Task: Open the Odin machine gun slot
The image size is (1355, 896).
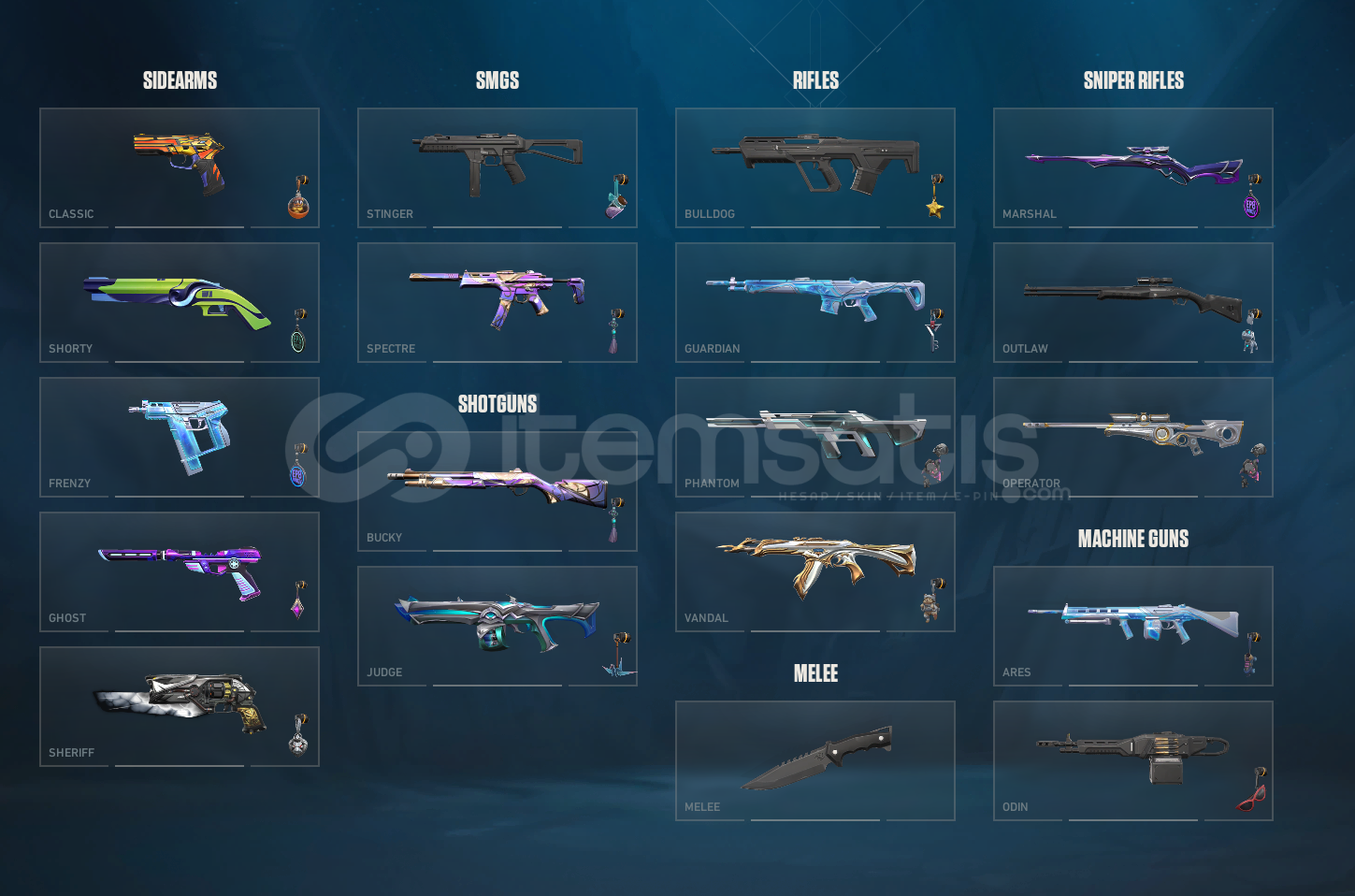Action: point(1132,758)
